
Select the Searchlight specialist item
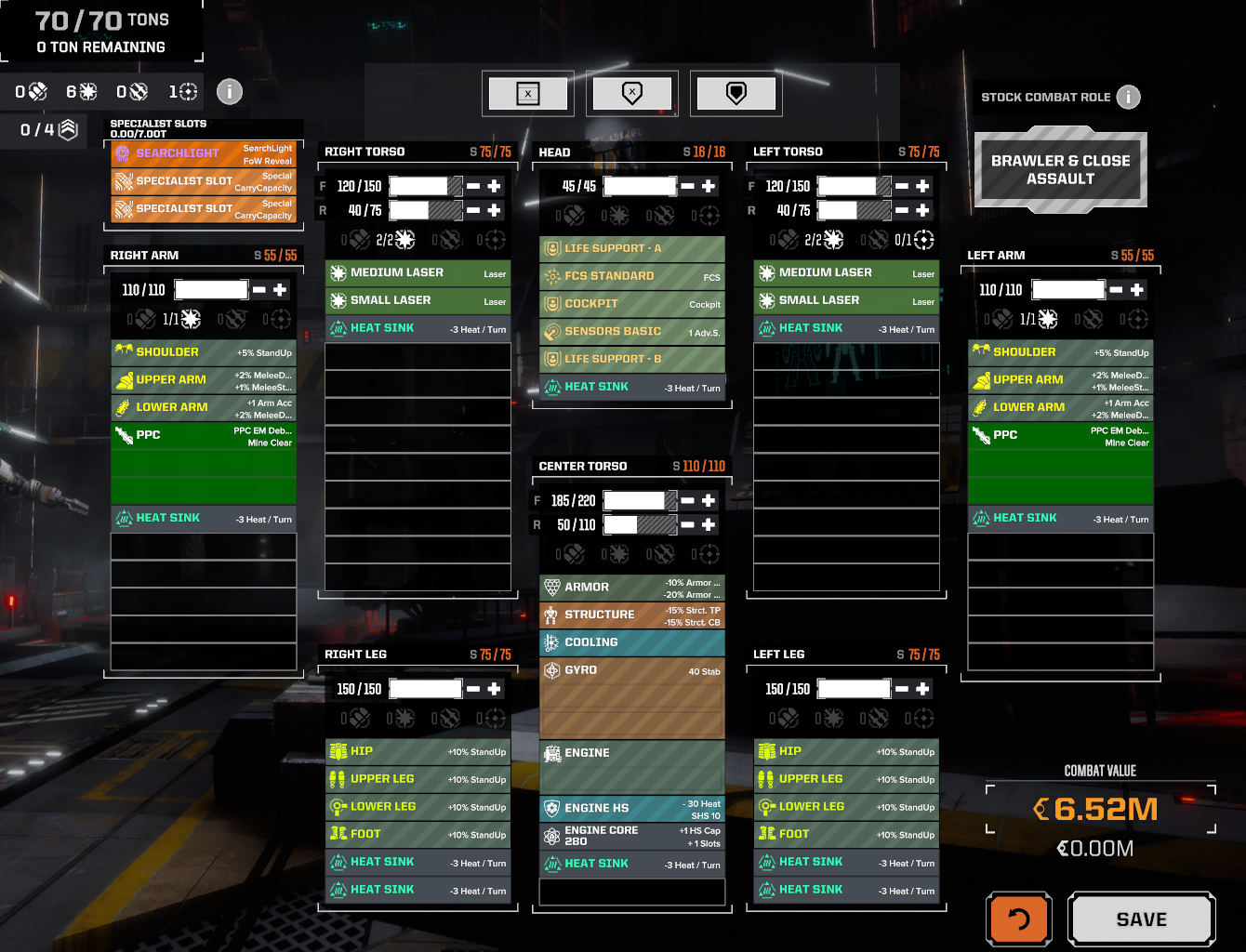(x=203, y=153)
